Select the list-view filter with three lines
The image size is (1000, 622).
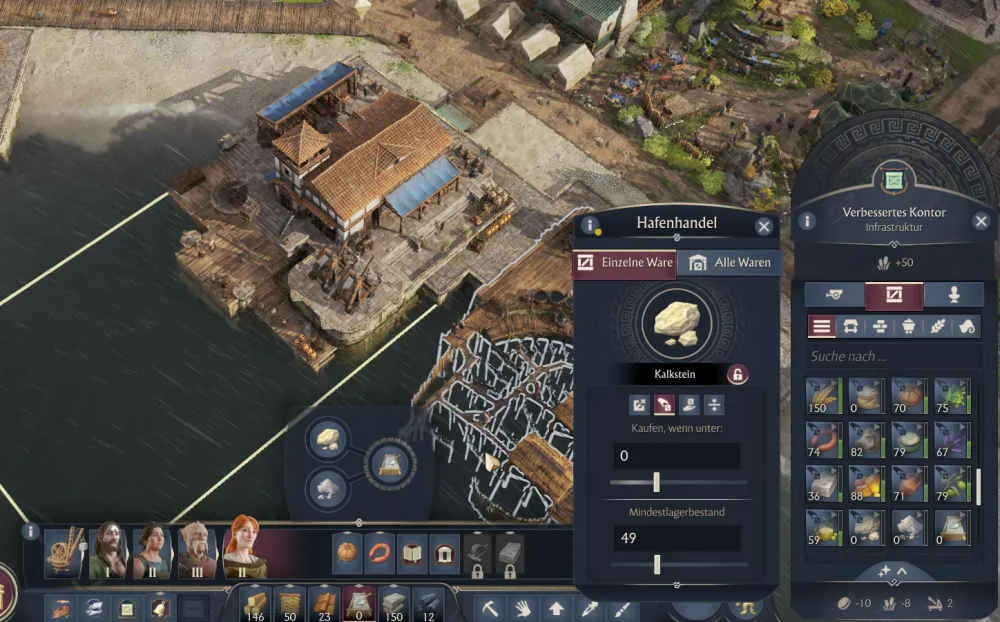coord(822,326)
